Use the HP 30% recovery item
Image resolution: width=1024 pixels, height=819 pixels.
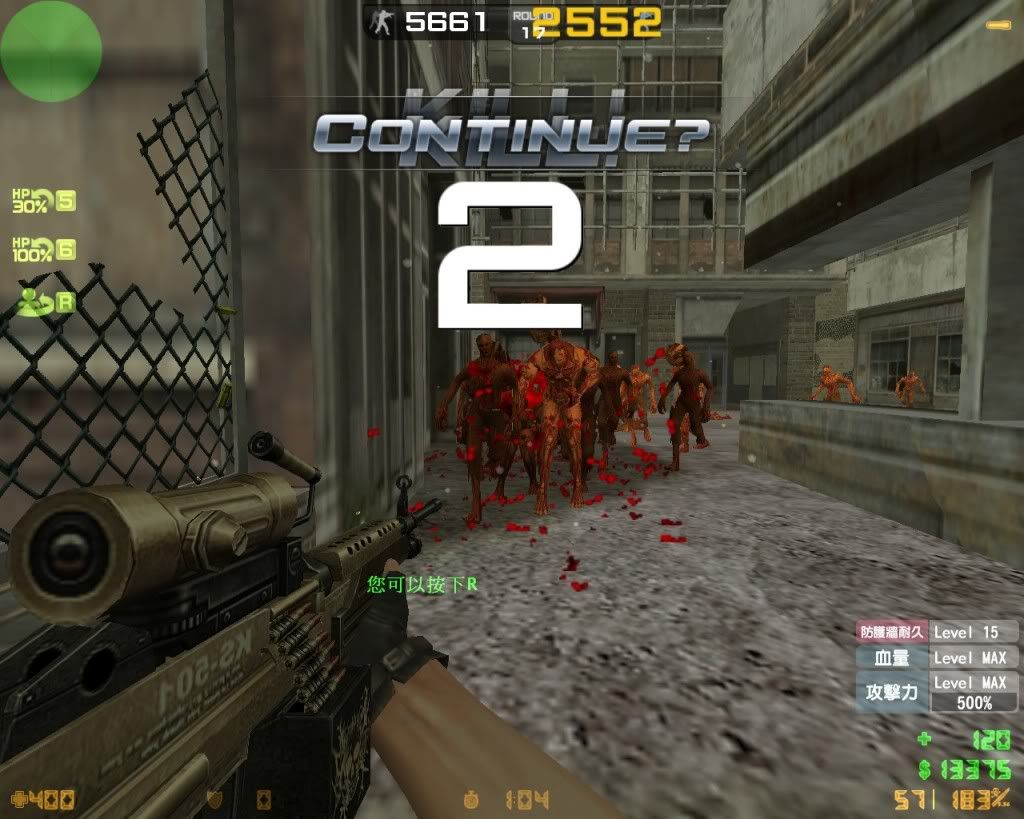42,201
